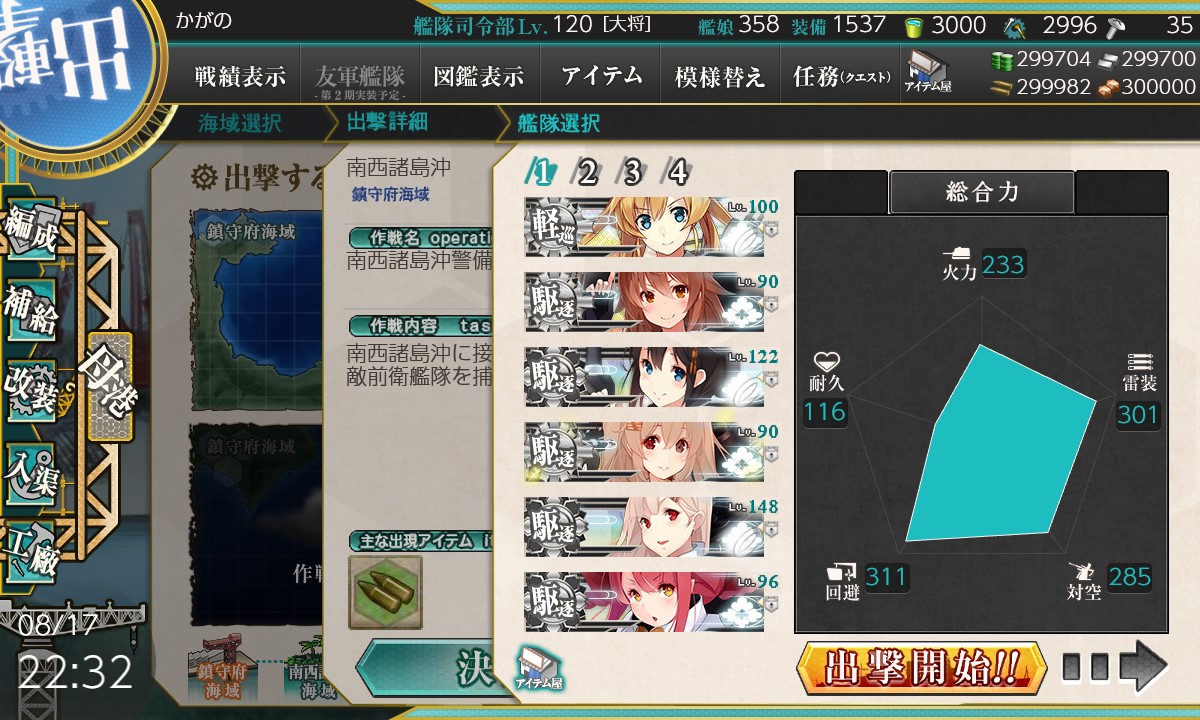Open the 模様替え furniture menu

[720, 77]
